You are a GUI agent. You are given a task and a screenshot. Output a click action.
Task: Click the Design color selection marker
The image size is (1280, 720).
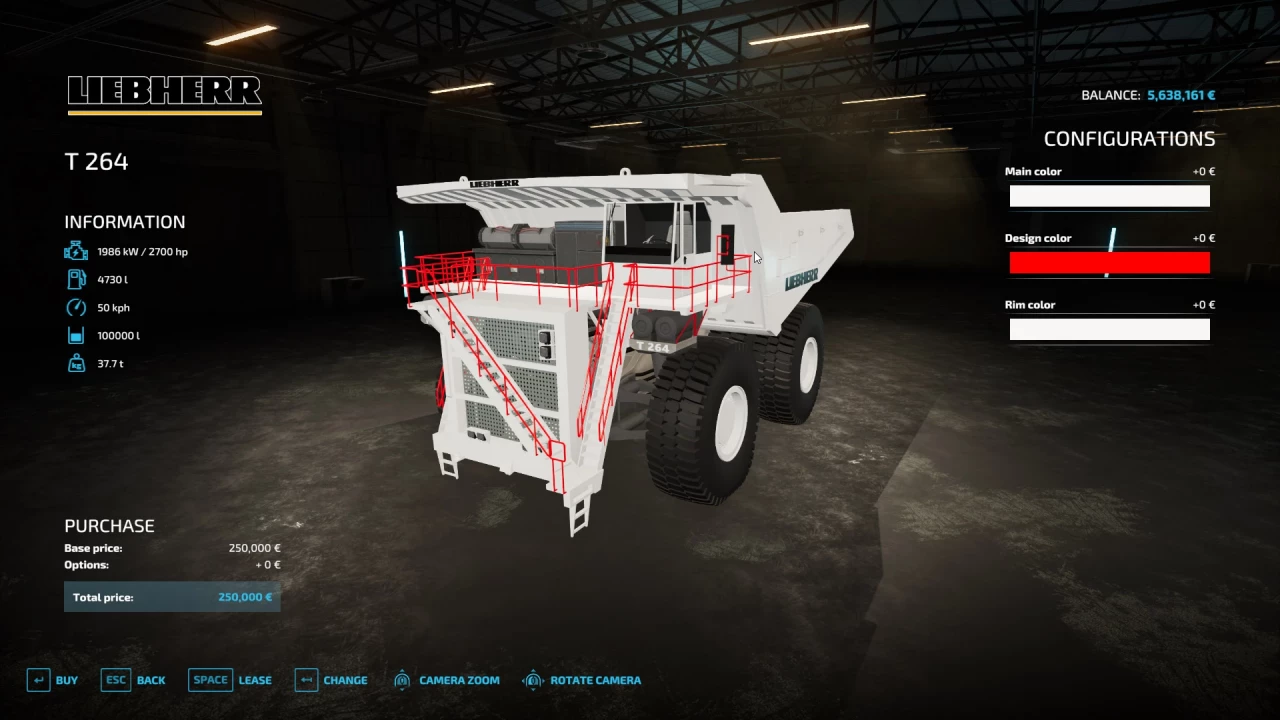click(x=1110, y=240)
